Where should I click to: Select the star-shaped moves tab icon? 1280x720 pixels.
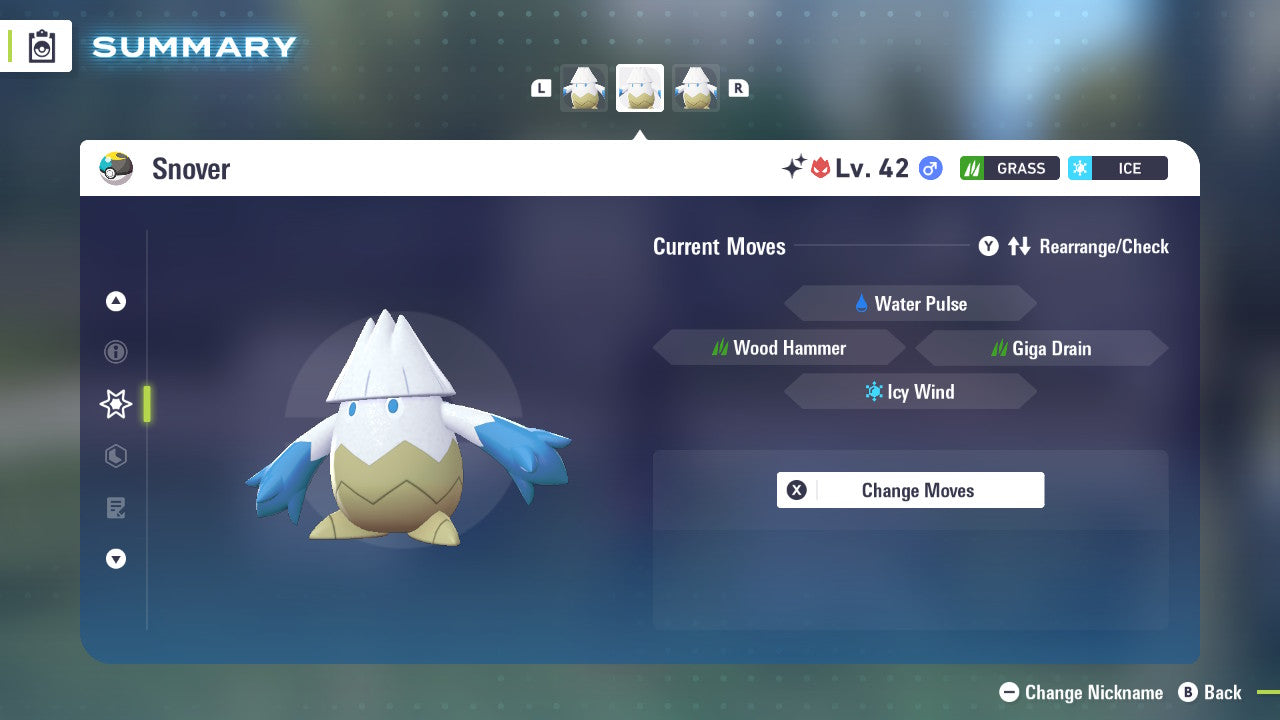point(115,404)
